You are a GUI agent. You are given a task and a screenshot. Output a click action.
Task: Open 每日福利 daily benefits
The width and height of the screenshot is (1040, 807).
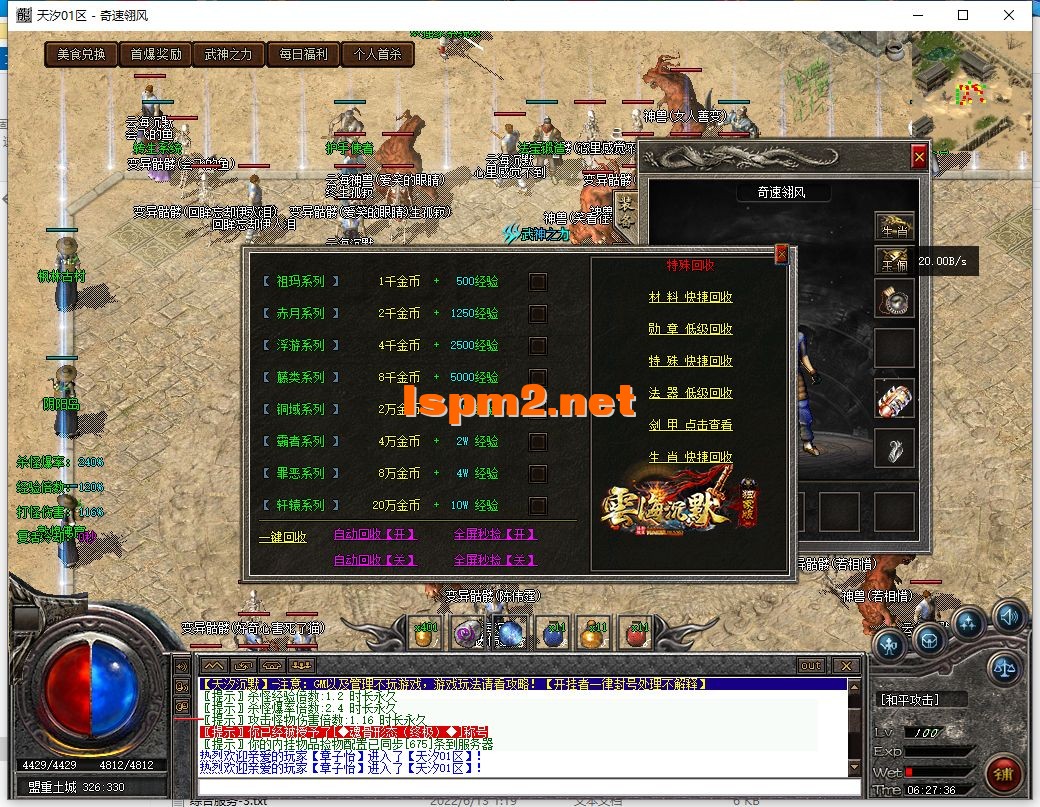(x=302, y=55)
